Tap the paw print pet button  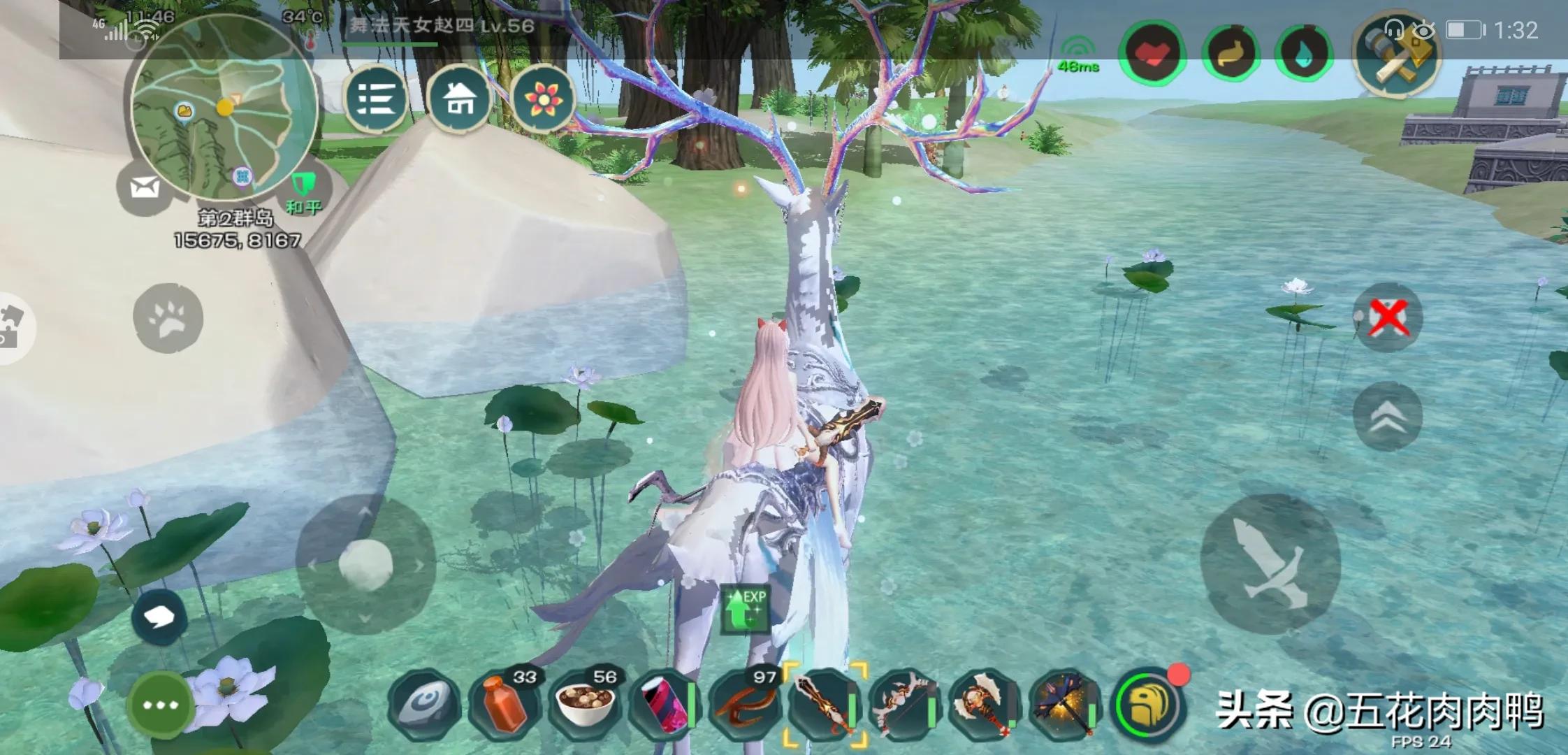[x=168, y=318]
